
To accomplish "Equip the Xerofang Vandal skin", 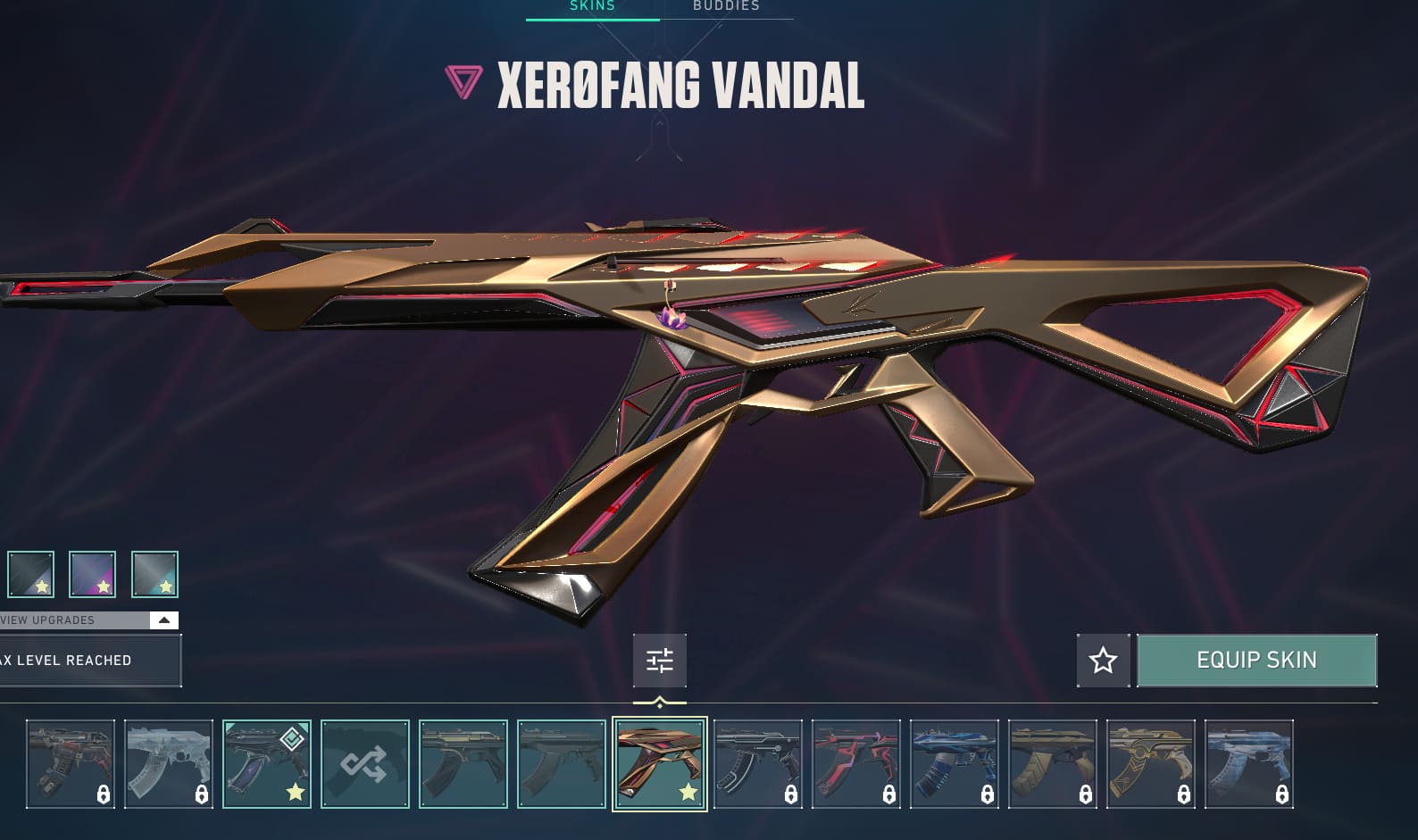I will 1256,661.
